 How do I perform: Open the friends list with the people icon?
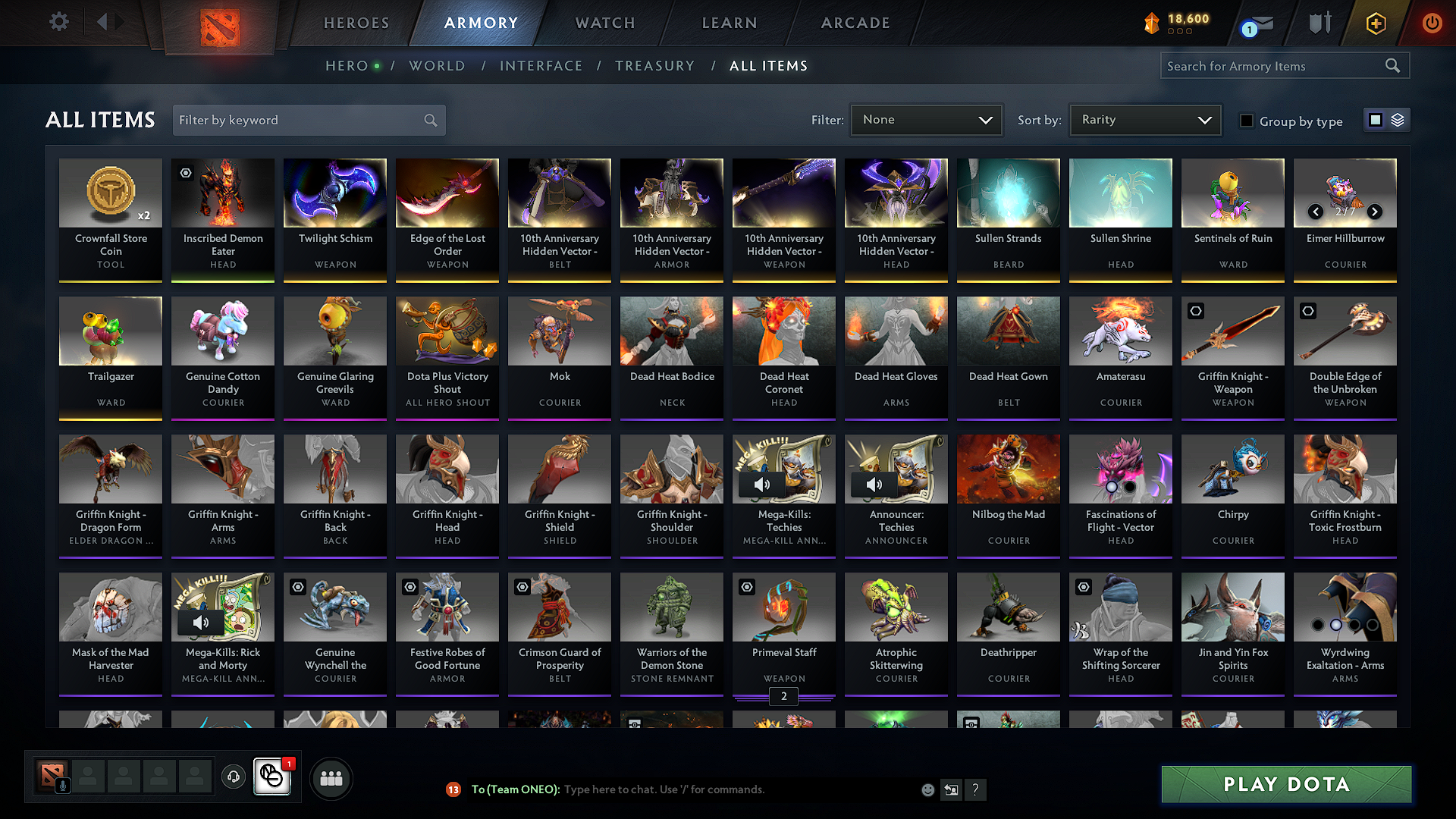tap(331, 777)
